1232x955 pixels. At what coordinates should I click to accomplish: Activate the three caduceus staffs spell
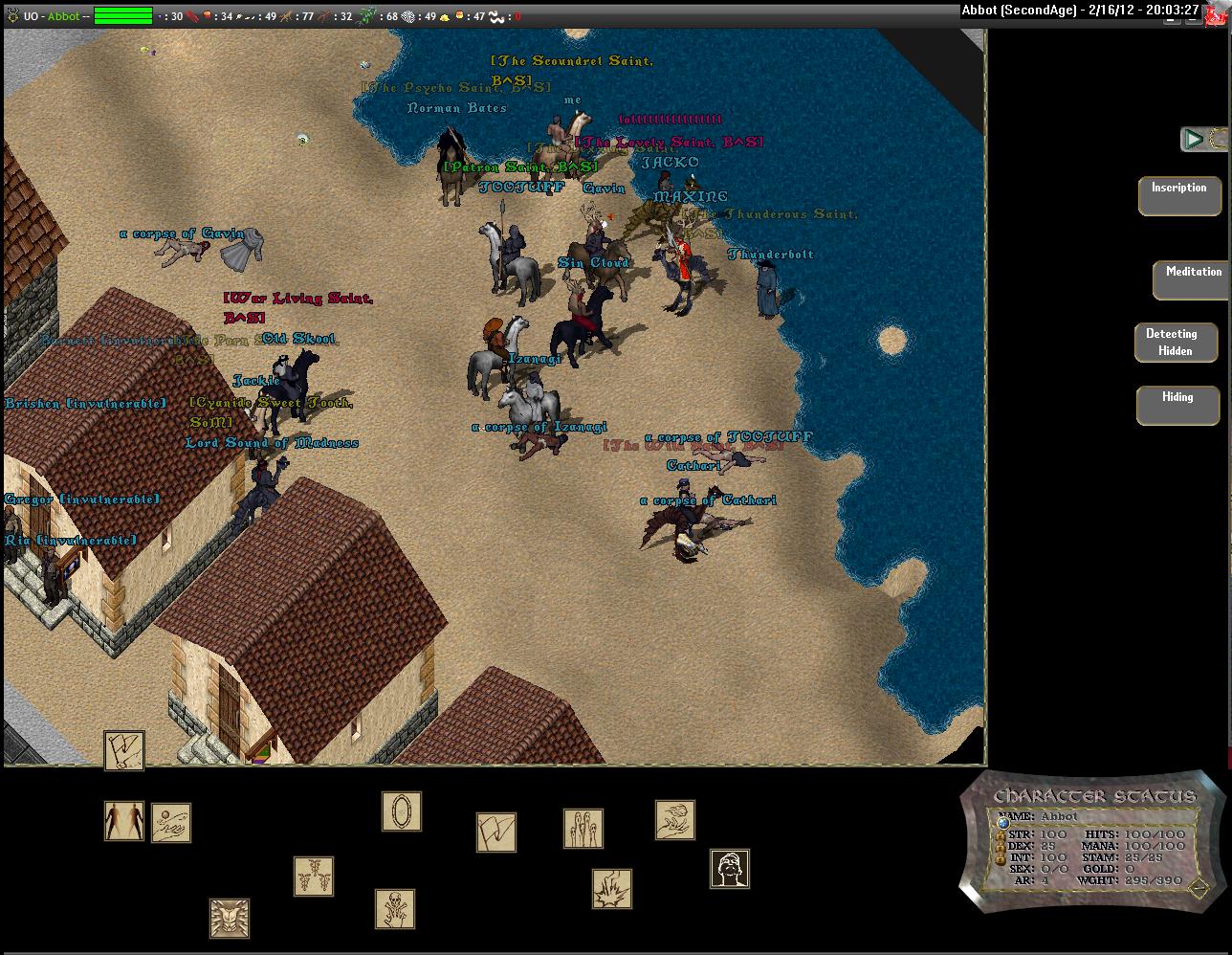click(x=314, y=877)
